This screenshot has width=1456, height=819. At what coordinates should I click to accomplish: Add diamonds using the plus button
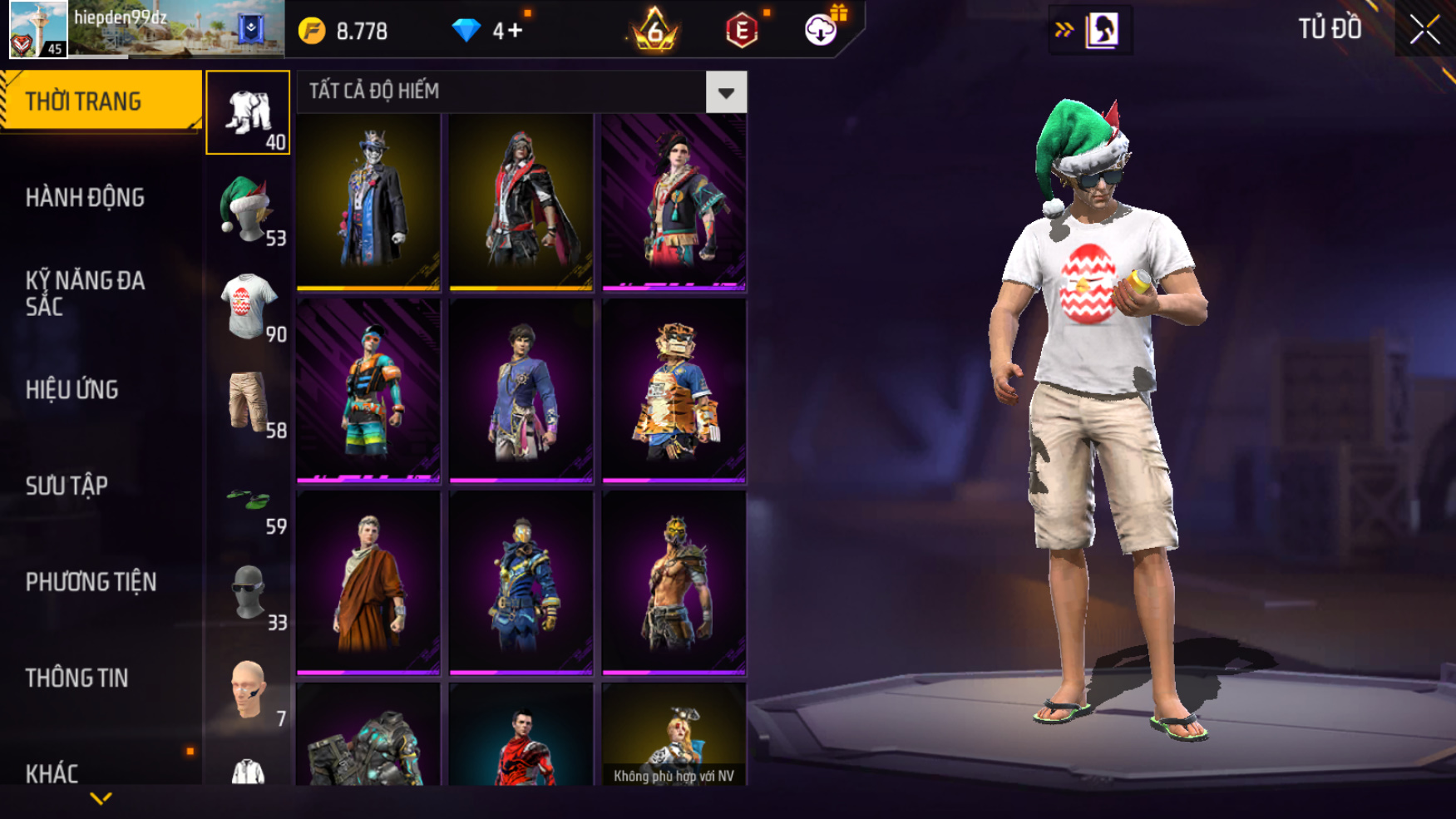coord(514,32)
